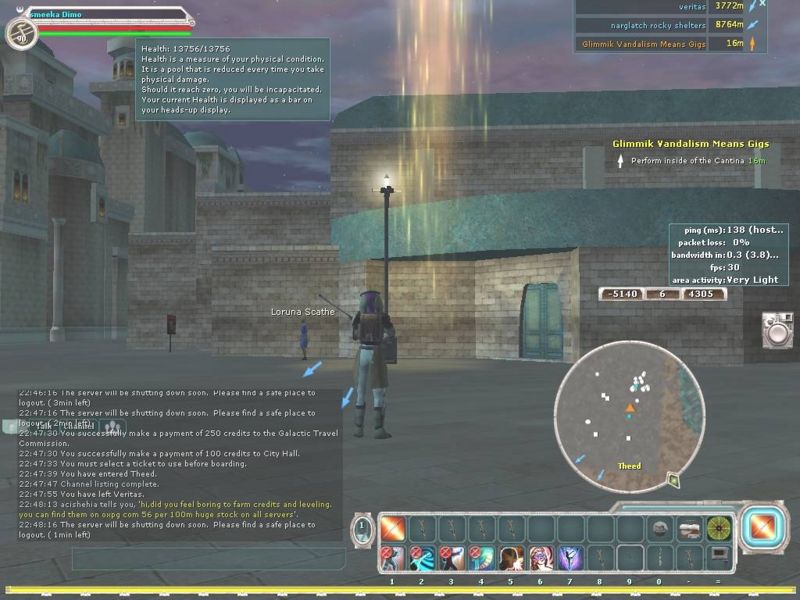
Task: Use the orange slash ability in the top toolbar row
Action: tap(392, 528)
